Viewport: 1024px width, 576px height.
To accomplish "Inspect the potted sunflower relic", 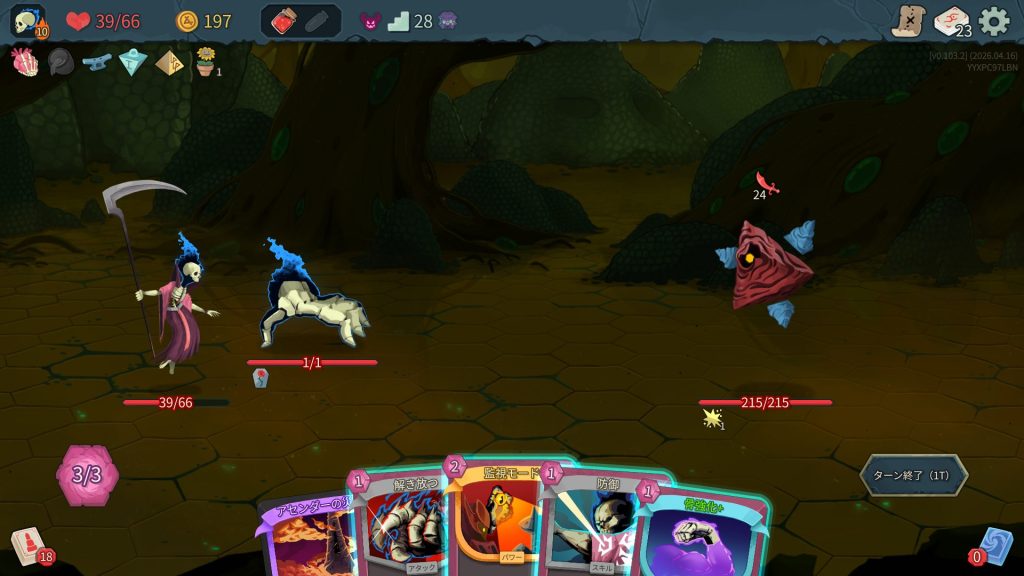I will (206, 61).
